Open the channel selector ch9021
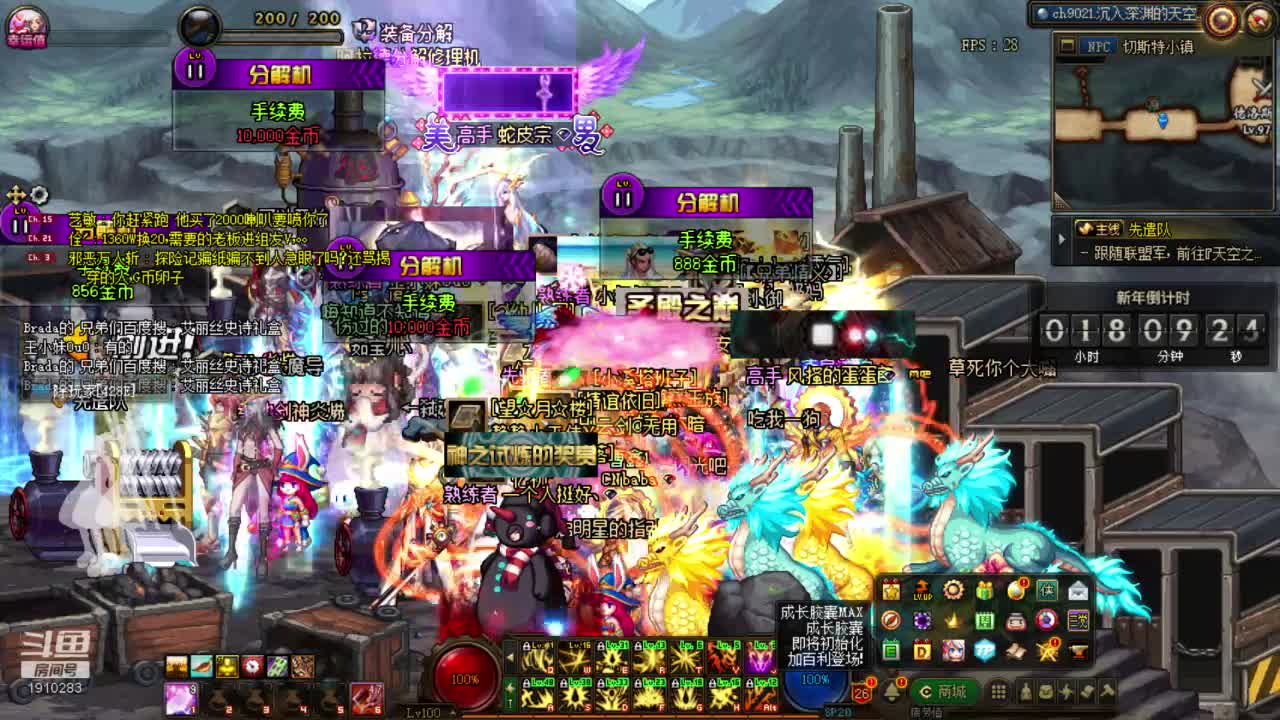Viewport: 1280px width, 720px height. (1114, 13)
